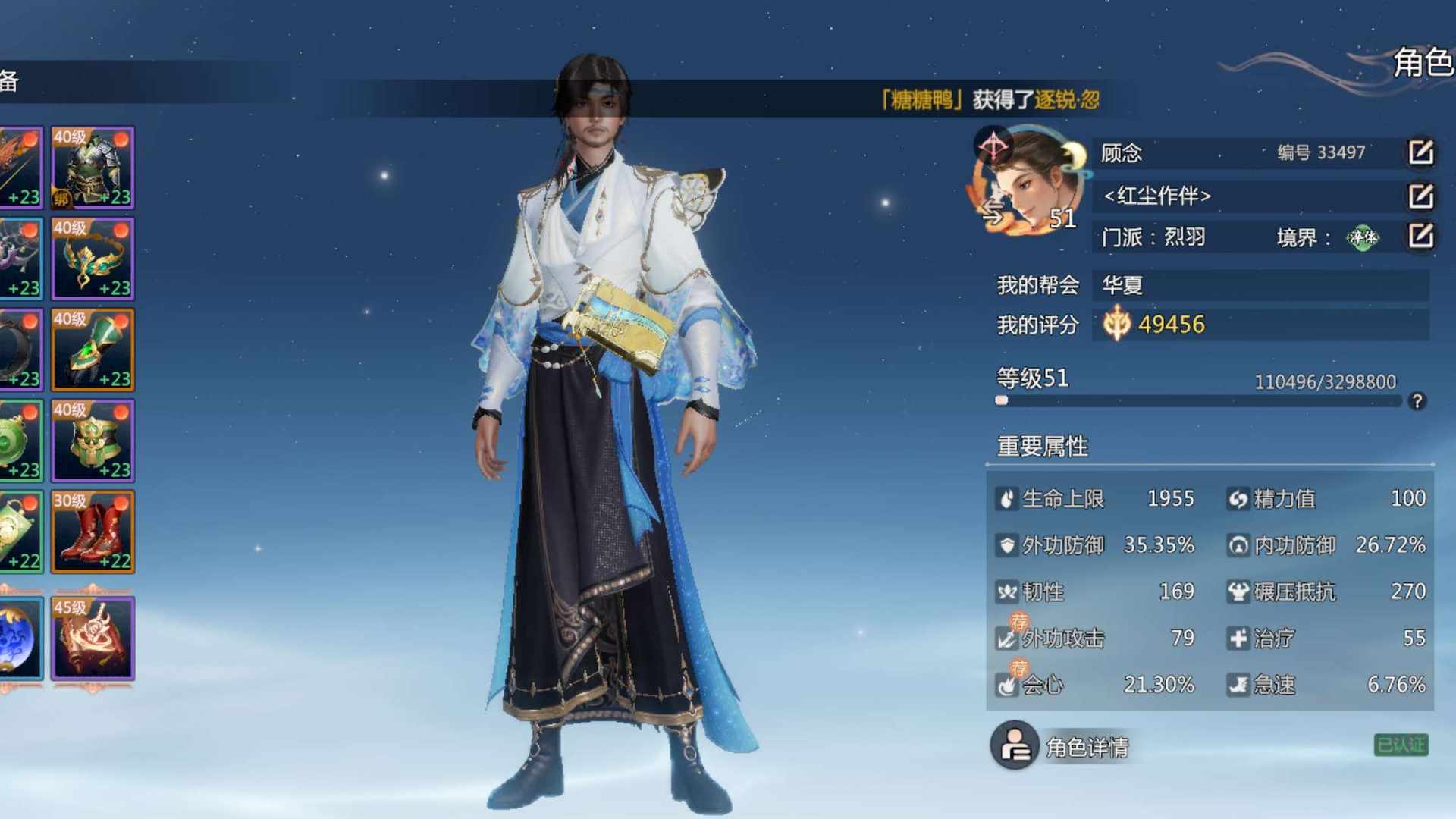Open the 华夏 guild field

(1260, 285)
